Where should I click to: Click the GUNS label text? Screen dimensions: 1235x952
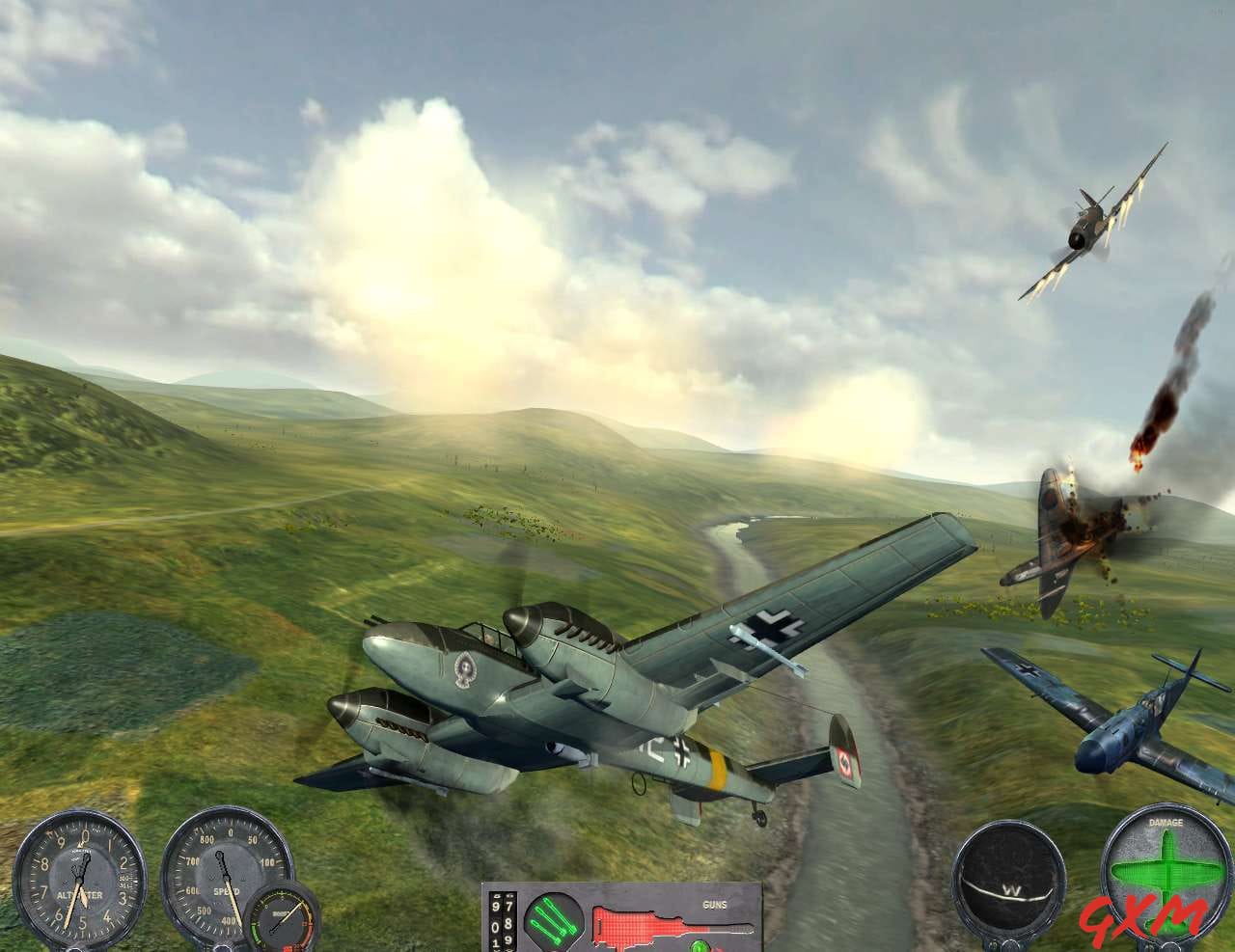click(x=715, y=906)
